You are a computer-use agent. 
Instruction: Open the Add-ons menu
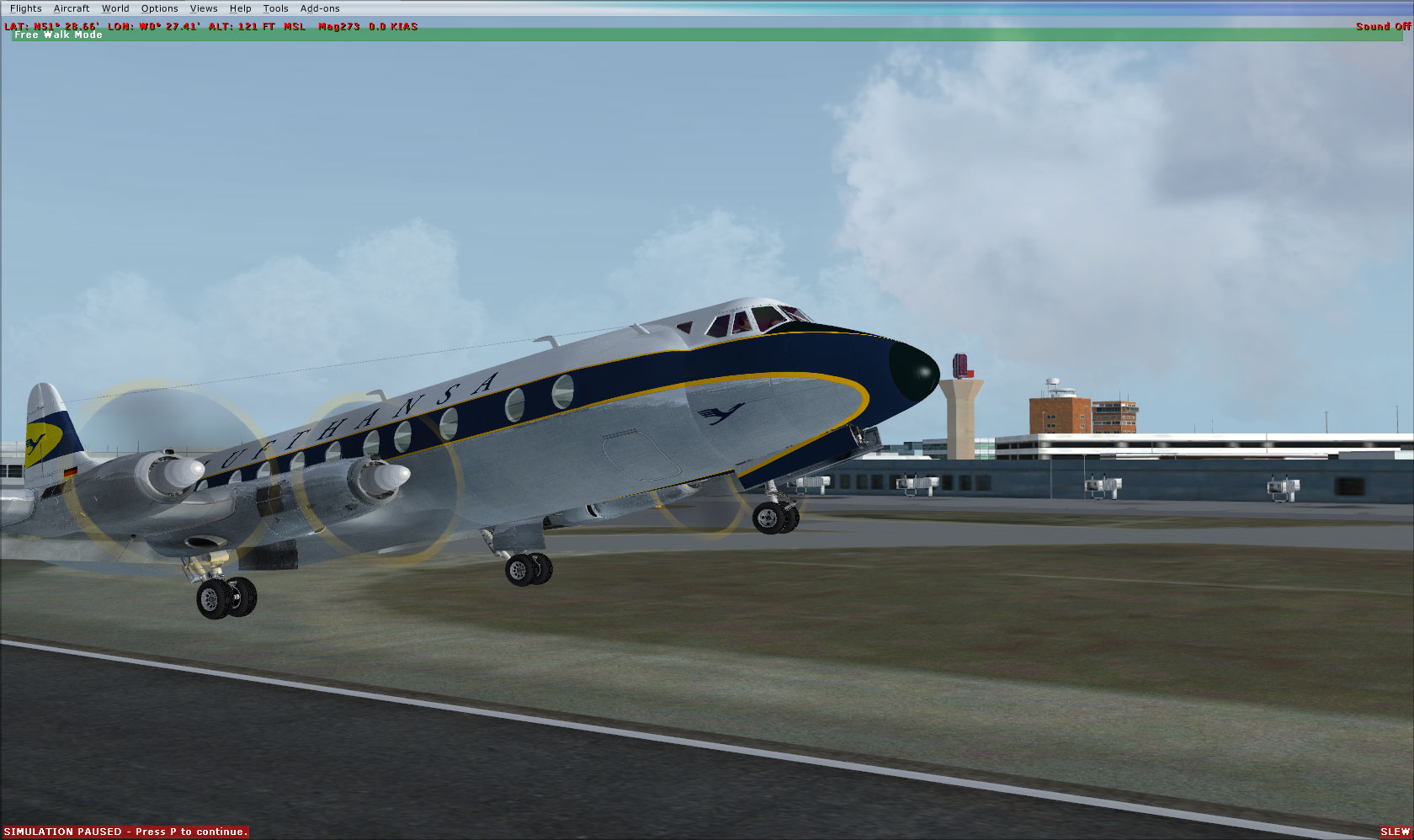tap(320, 8)
